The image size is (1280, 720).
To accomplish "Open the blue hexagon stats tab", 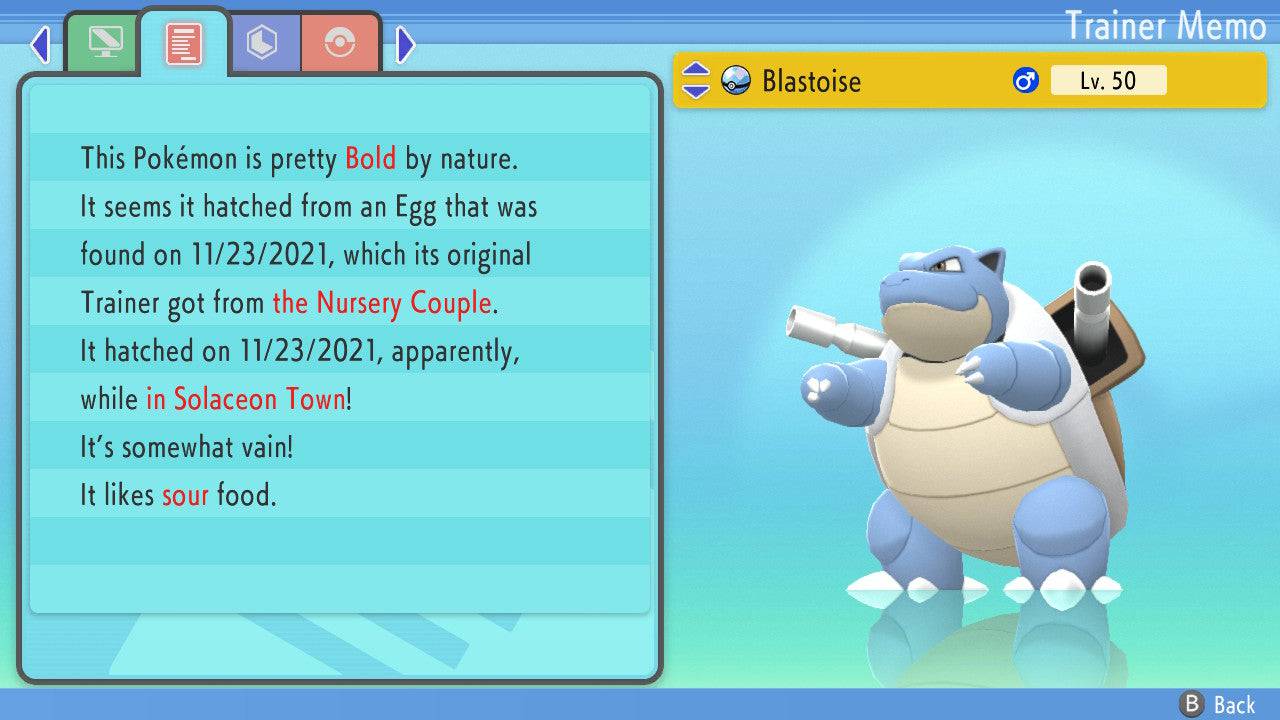I will point(263,43).
